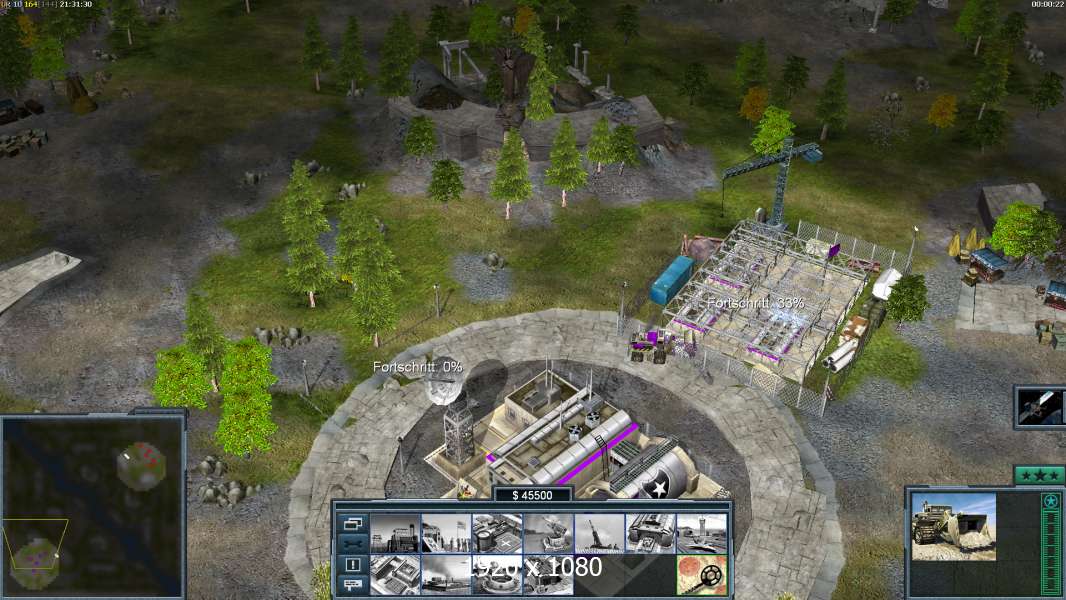
Task: Choose the barracks icon with the flag
Action: tap(446, 533)
